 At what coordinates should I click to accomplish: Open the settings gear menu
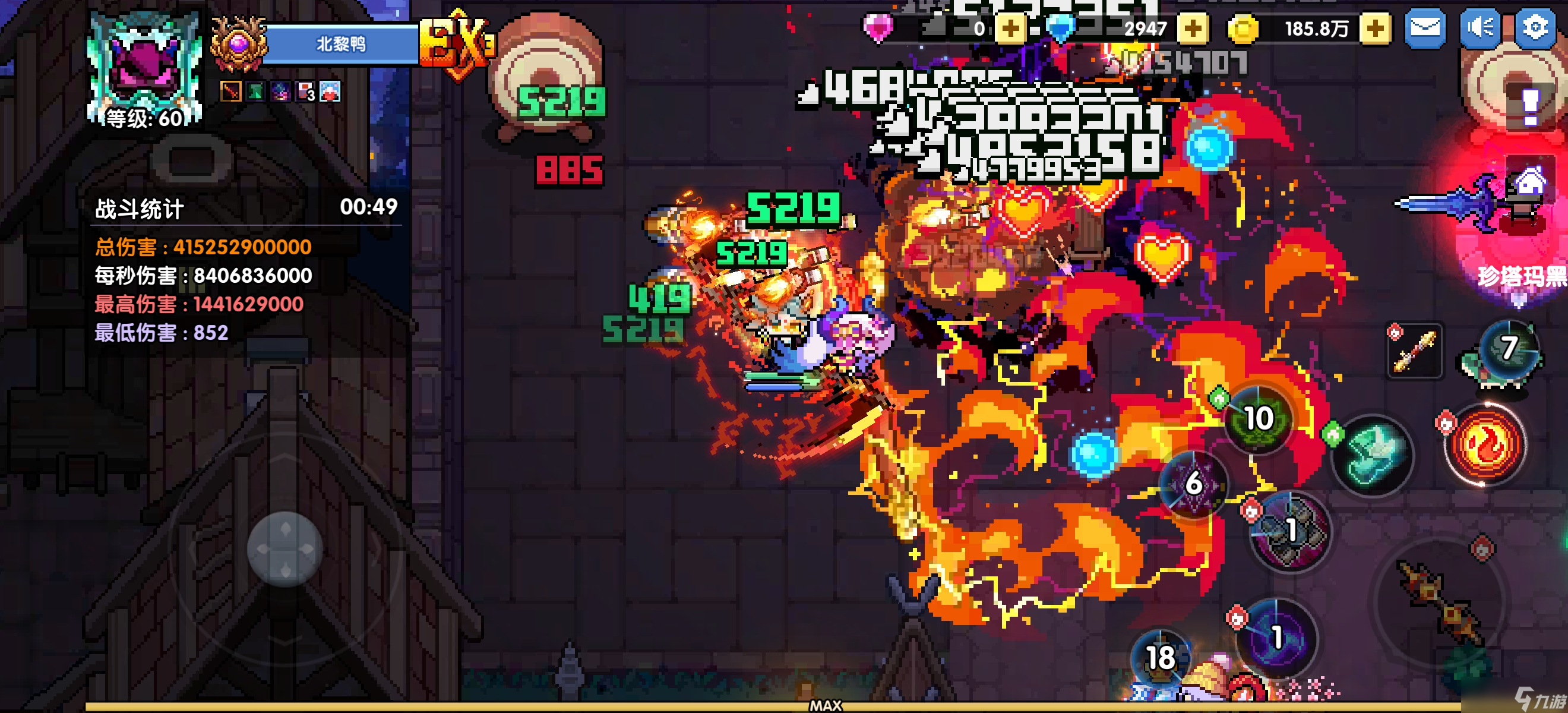click(1535, 29)
